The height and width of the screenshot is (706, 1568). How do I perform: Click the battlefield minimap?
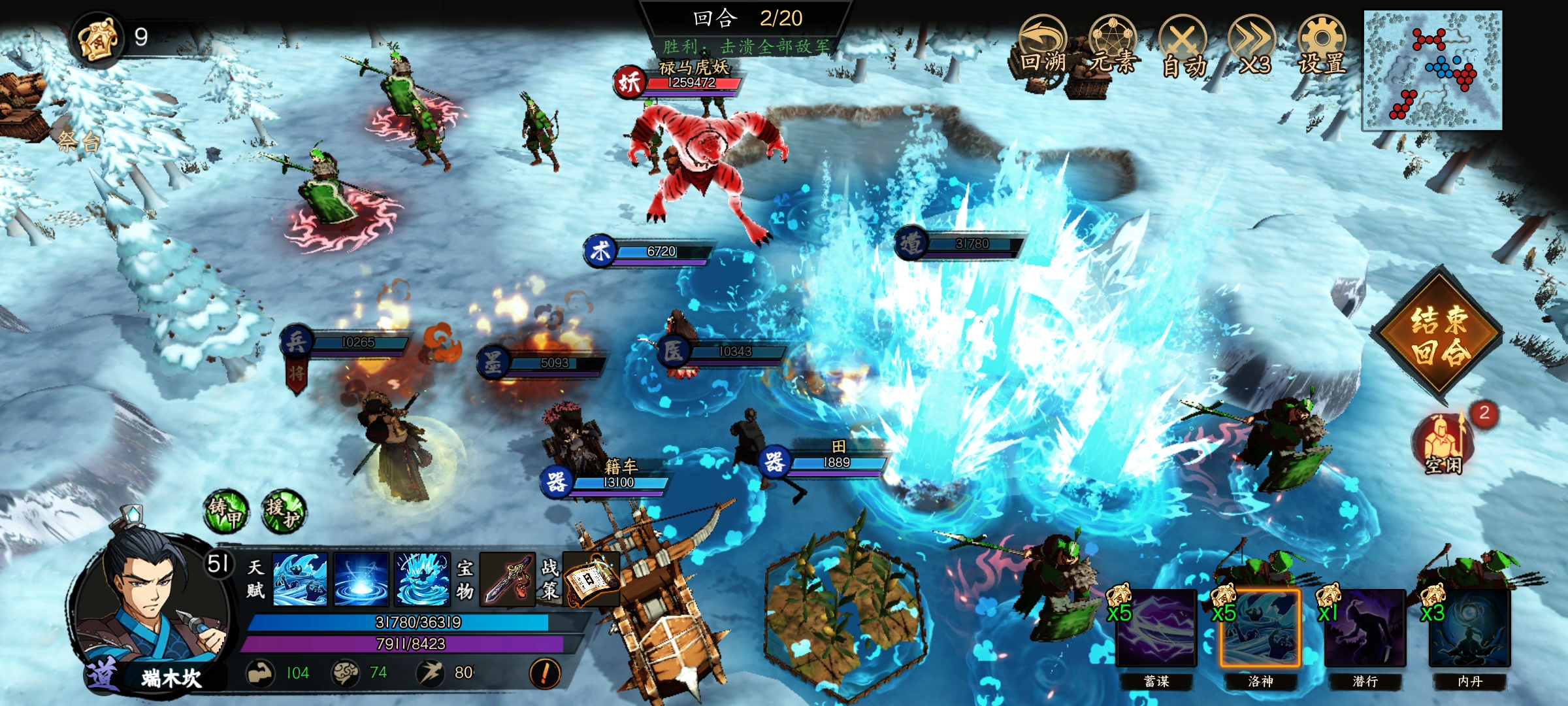[x=1432, y=70]
